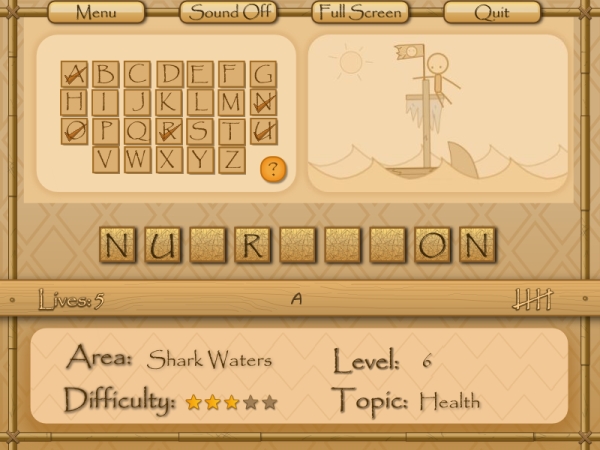
Task: Guess the letter L tile
Action: coord(200,102)
